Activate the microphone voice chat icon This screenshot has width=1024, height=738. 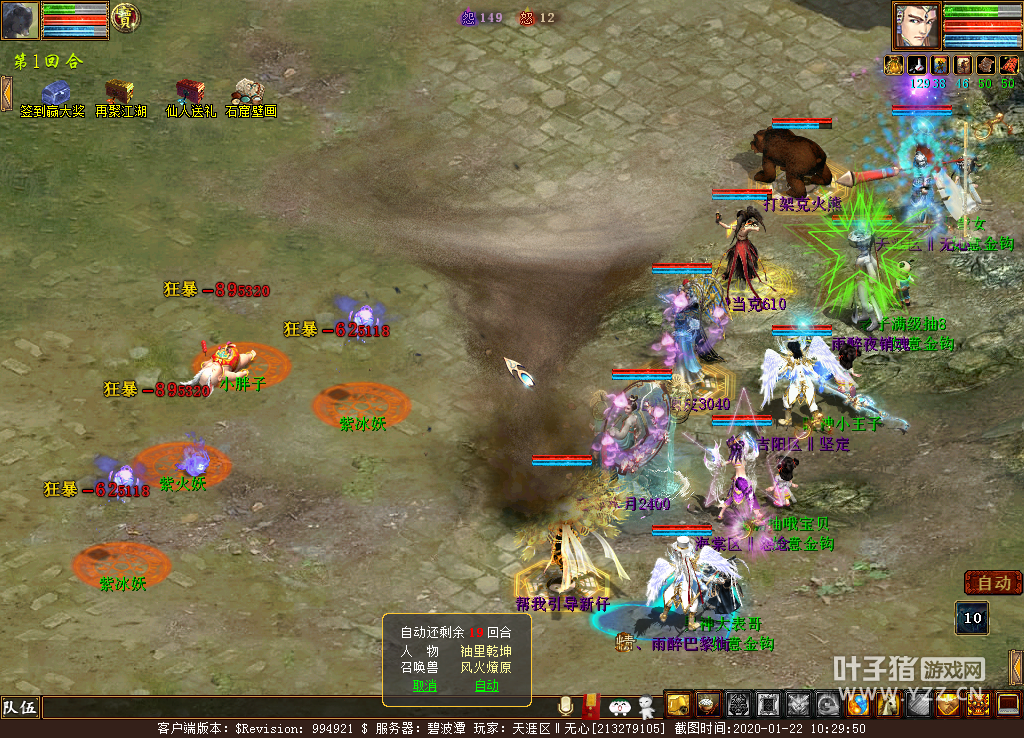[566, 706]
